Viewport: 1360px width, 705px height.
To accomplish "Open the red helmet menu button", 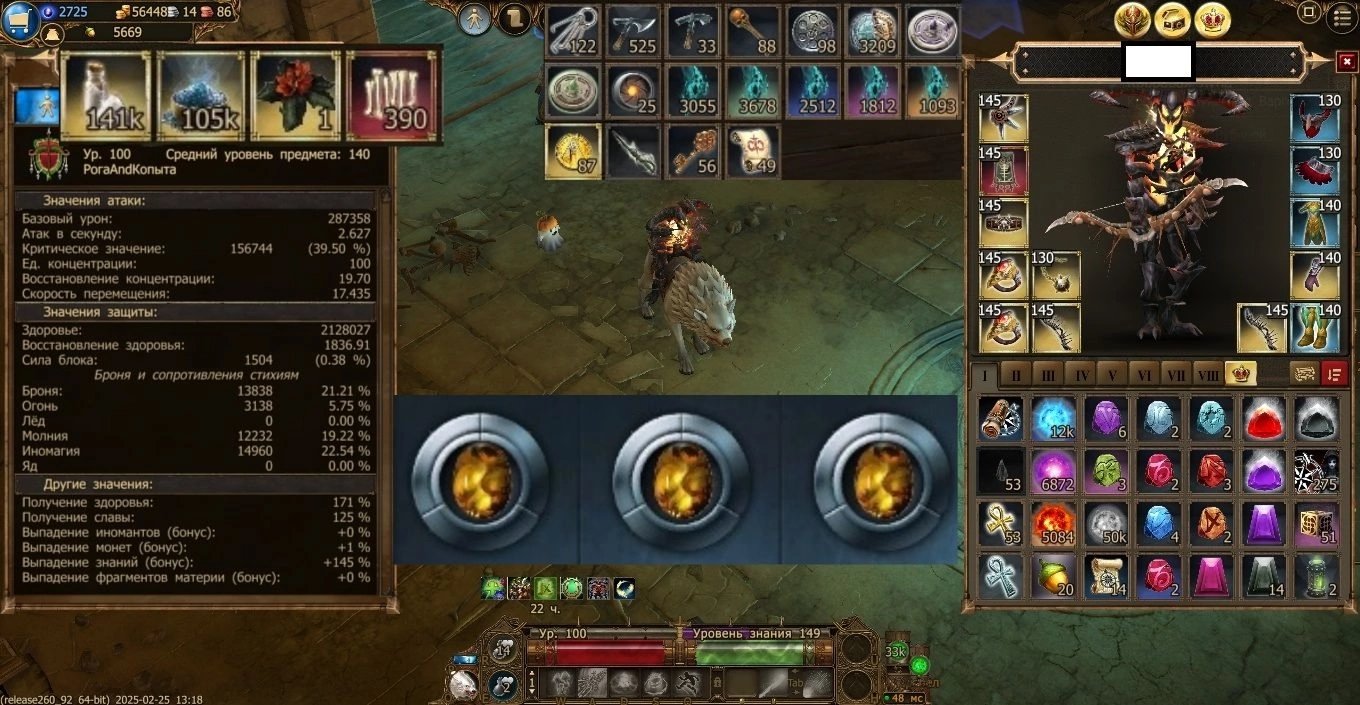I will [1134, 19].
